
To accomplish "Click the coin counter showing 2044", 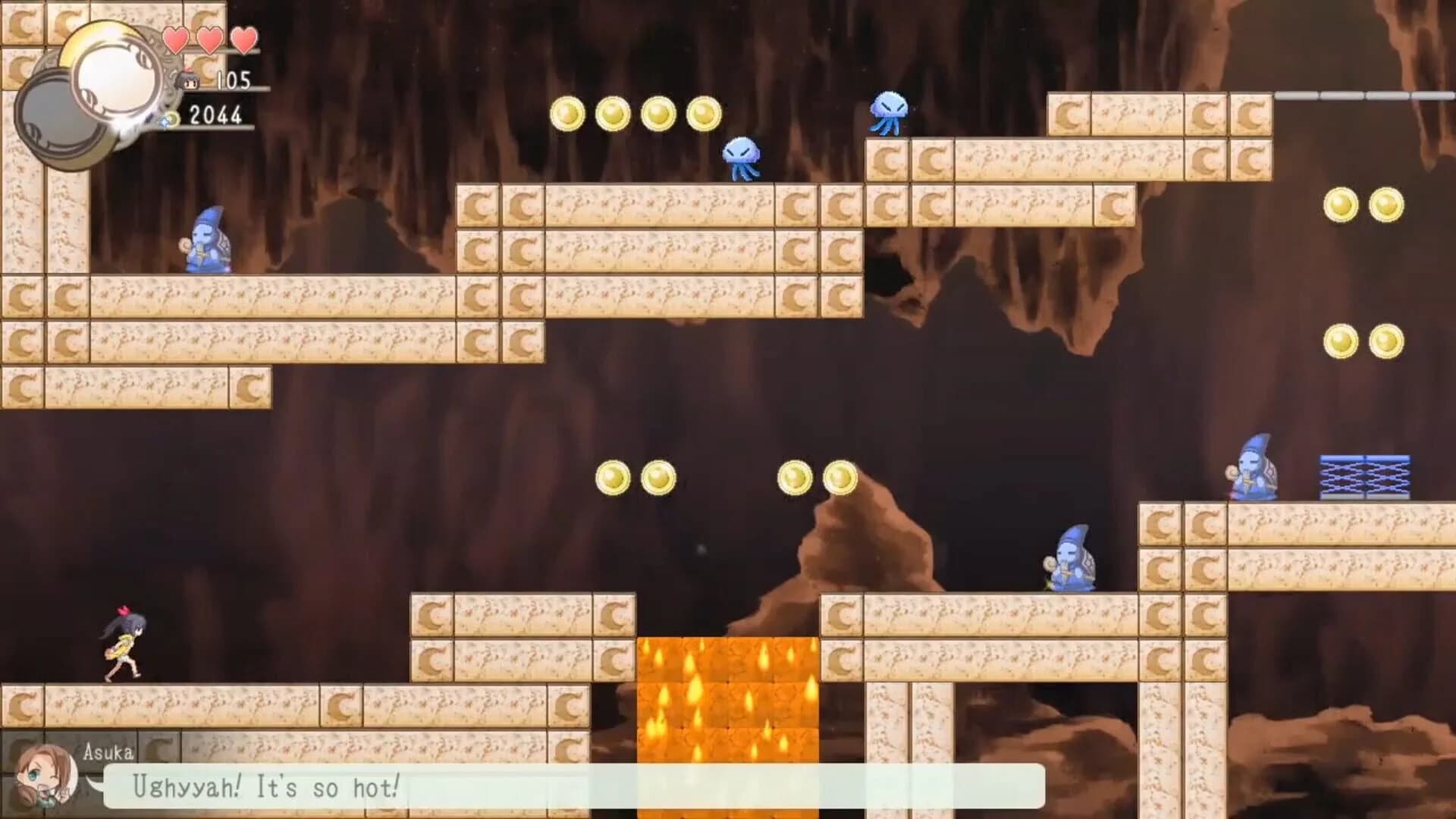I will [x=217, y=115].
